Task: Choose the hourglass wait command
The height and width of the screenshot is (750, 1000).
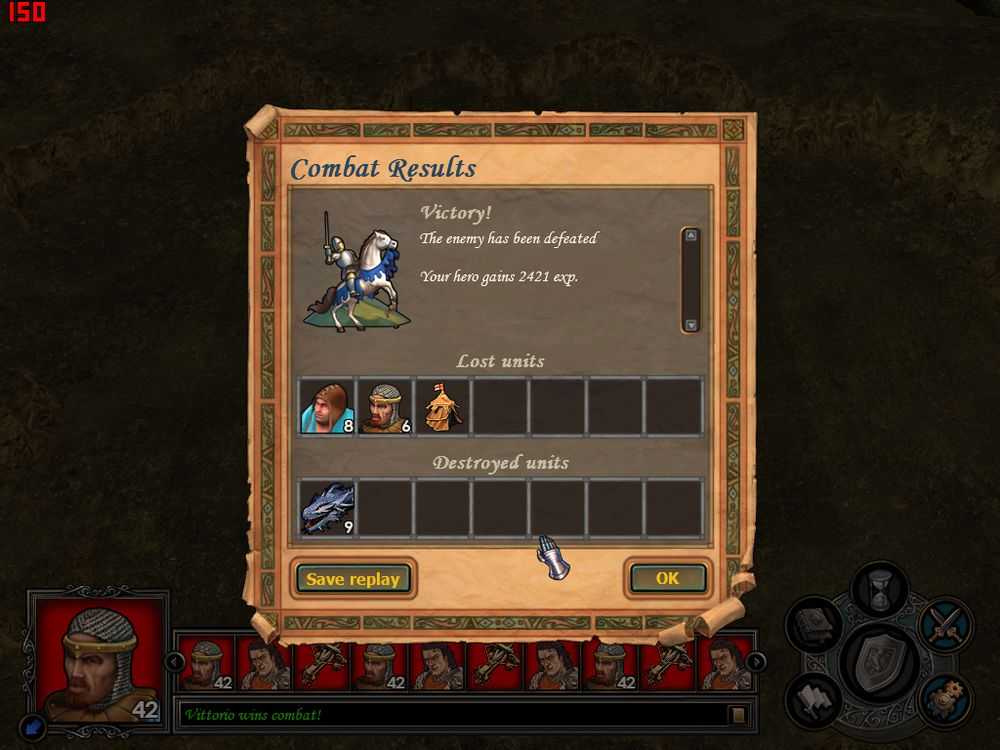Action: tap(880, 589)
